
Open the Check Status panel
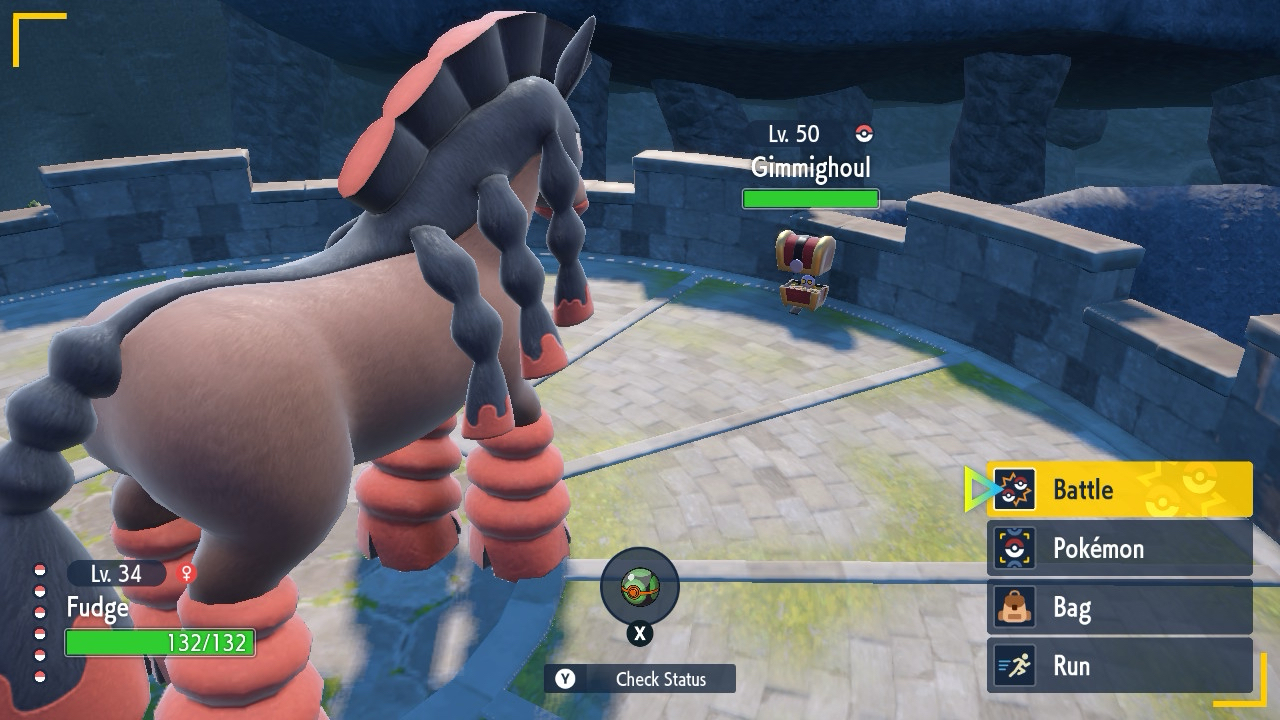pos(640,679)
